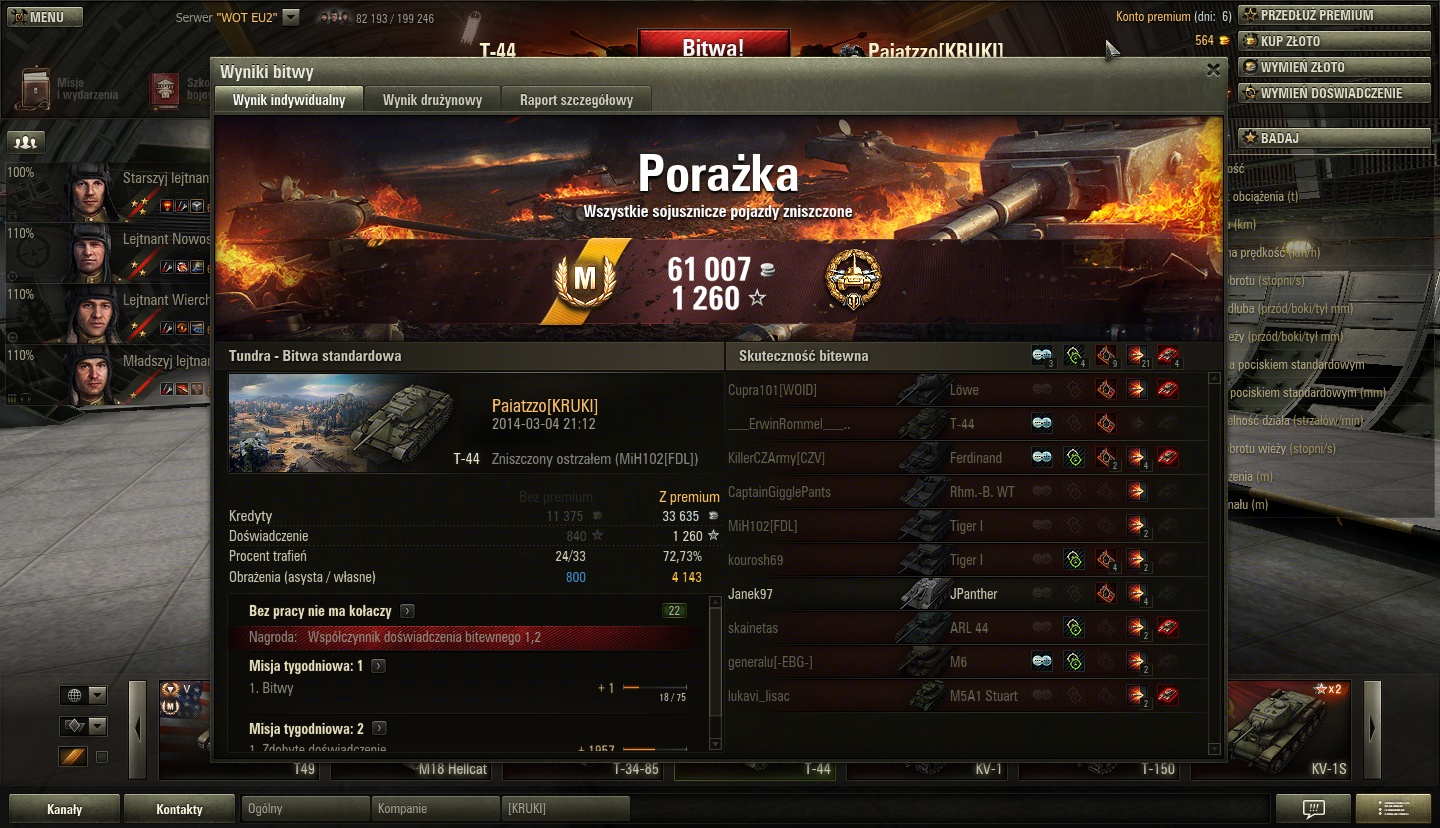This screenshot has width=1440, height=828.
Task: Click Przedłuż Premium button
Action: (1333, 15)
